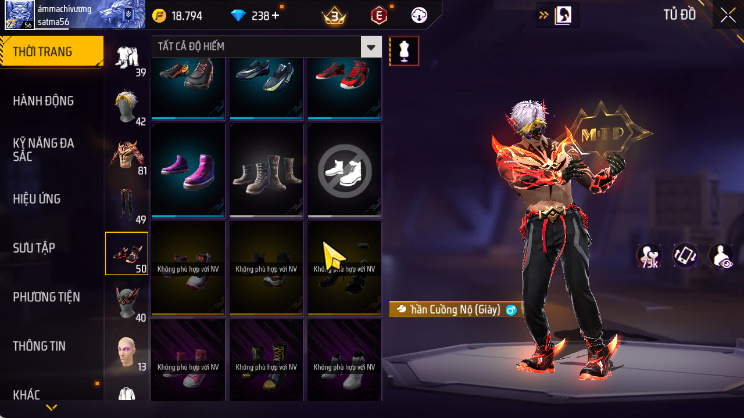Switch to Kỹ Năng Đa Sắc tab

click(x=43, y=150)
